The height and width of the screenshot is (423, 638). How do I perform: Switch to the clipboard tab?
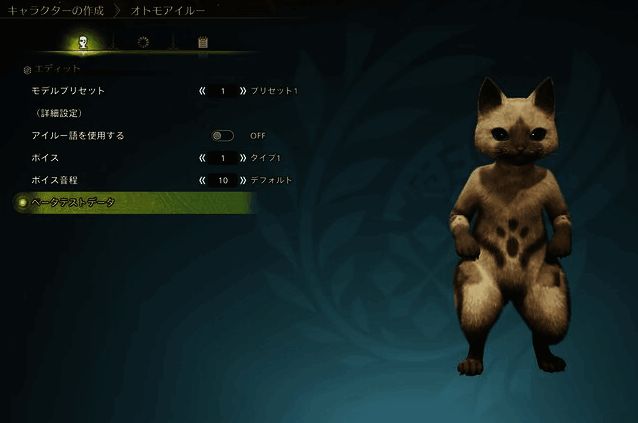pos(203,42)
